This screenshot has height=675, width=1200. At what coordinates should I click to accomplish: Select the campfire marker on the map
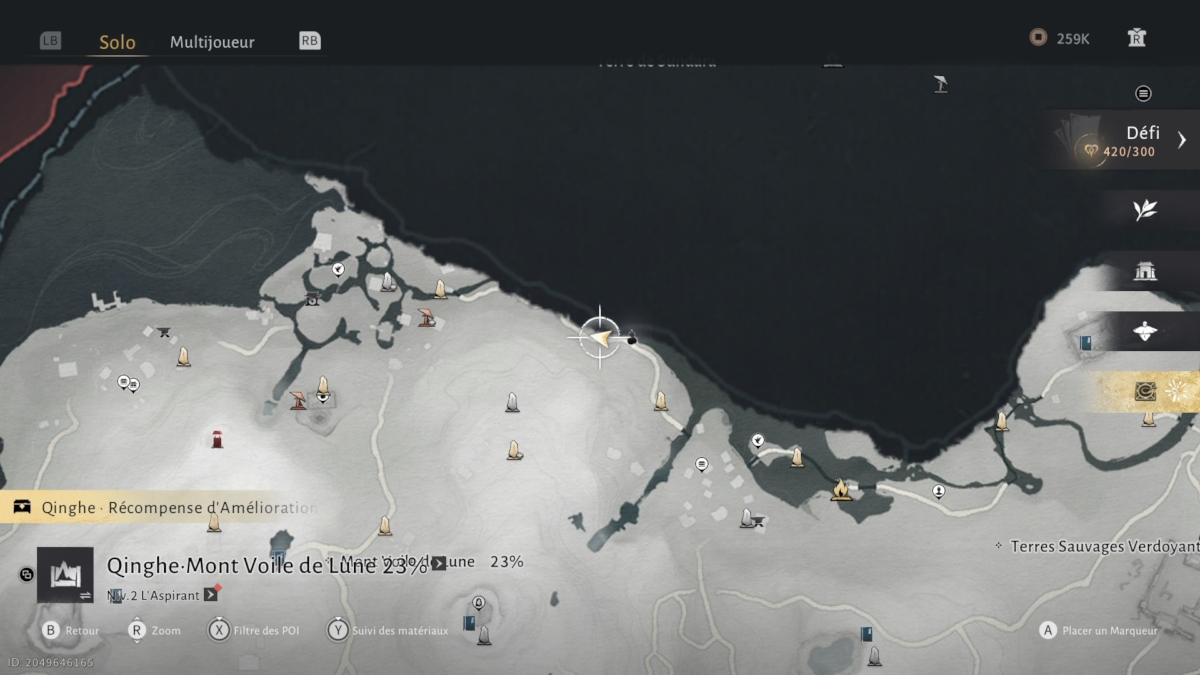pyautogui.click(x=840, y=490)
